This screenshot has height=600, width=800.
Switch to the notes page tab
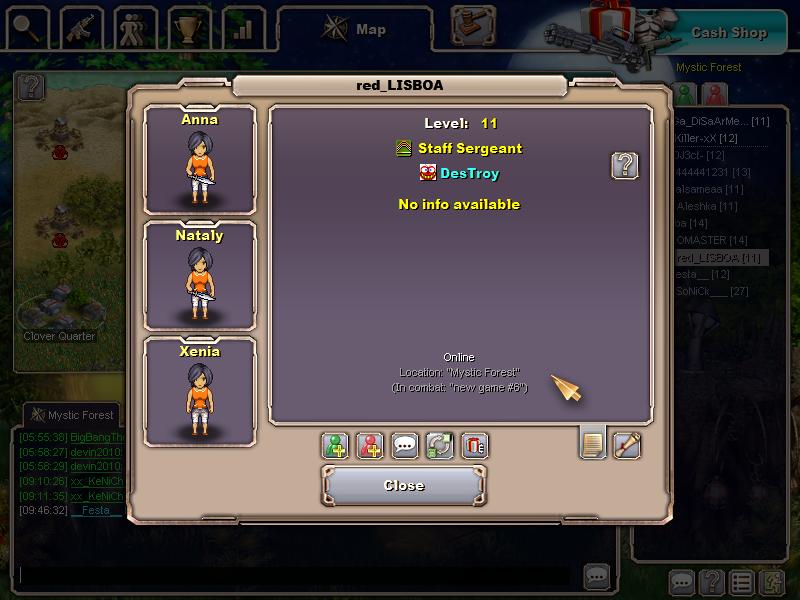coord(593,443)
